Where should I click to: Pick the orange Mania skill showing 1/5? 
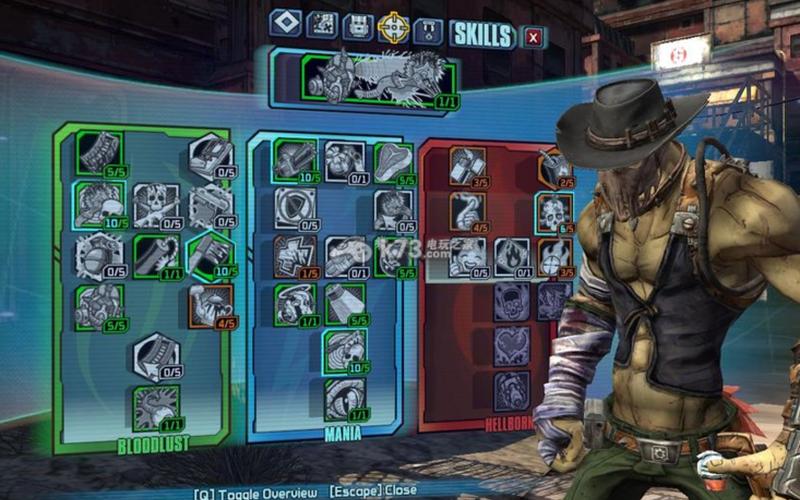point(295,257)
